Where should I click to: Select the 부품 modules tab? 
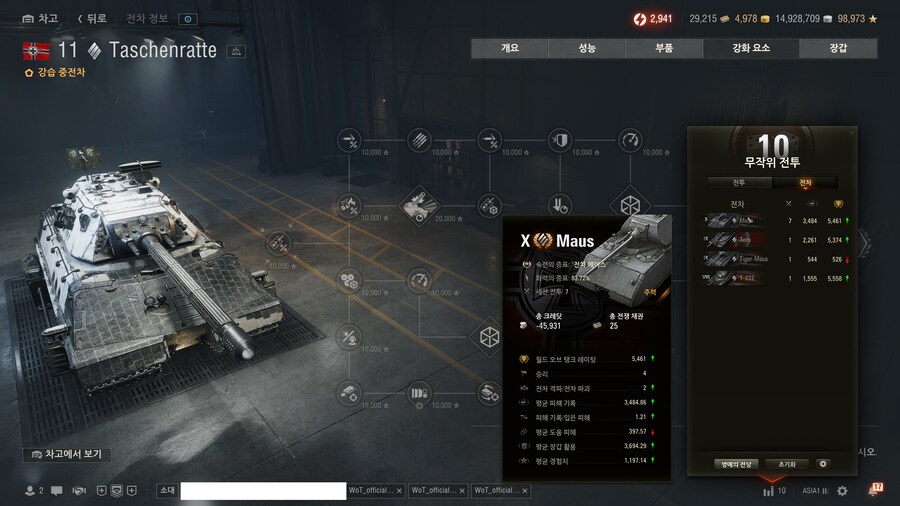[664, 48]
